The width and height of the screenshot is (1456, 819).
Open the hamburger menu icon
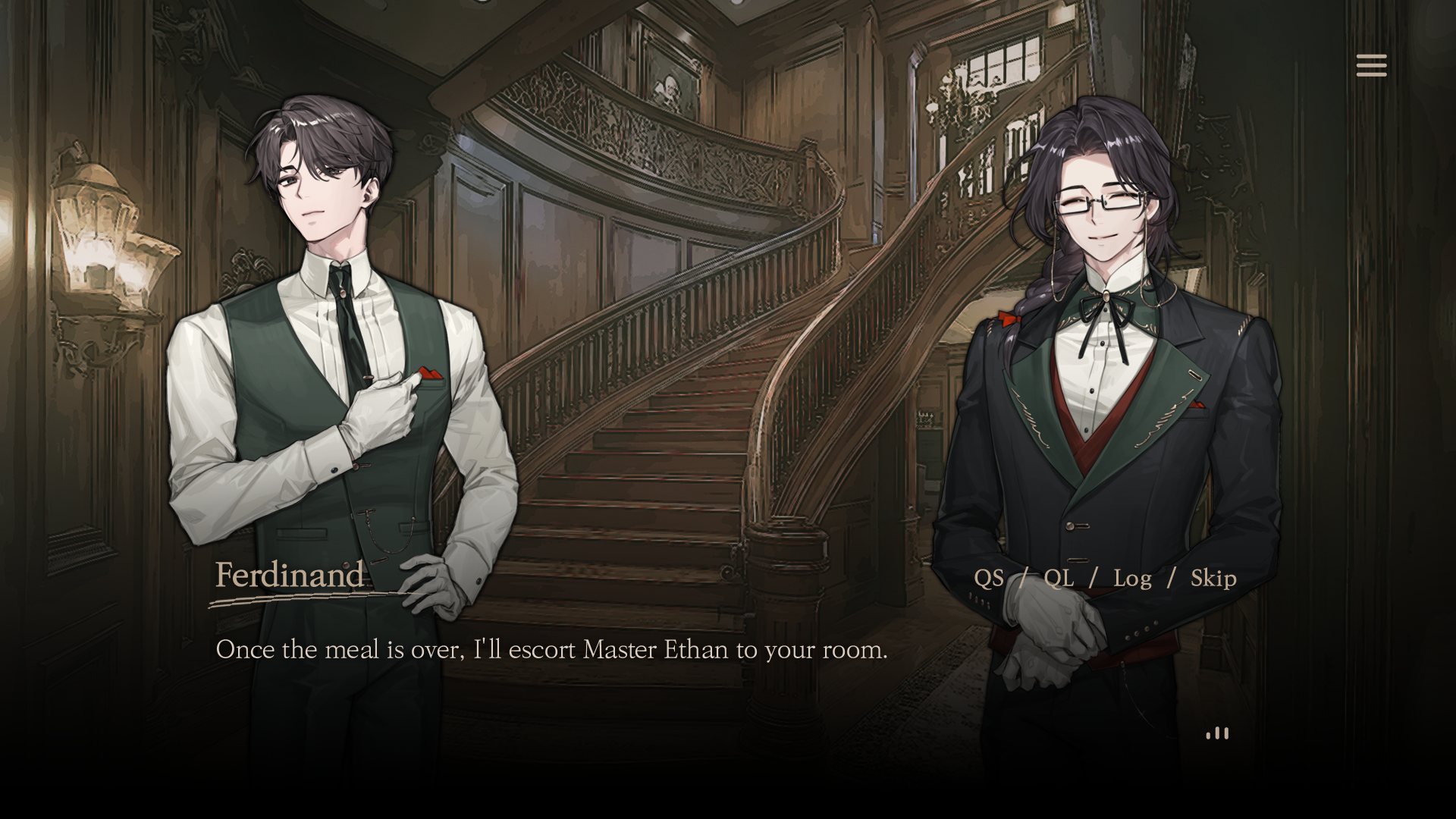pyautogui.click(x=1371, y=65)
